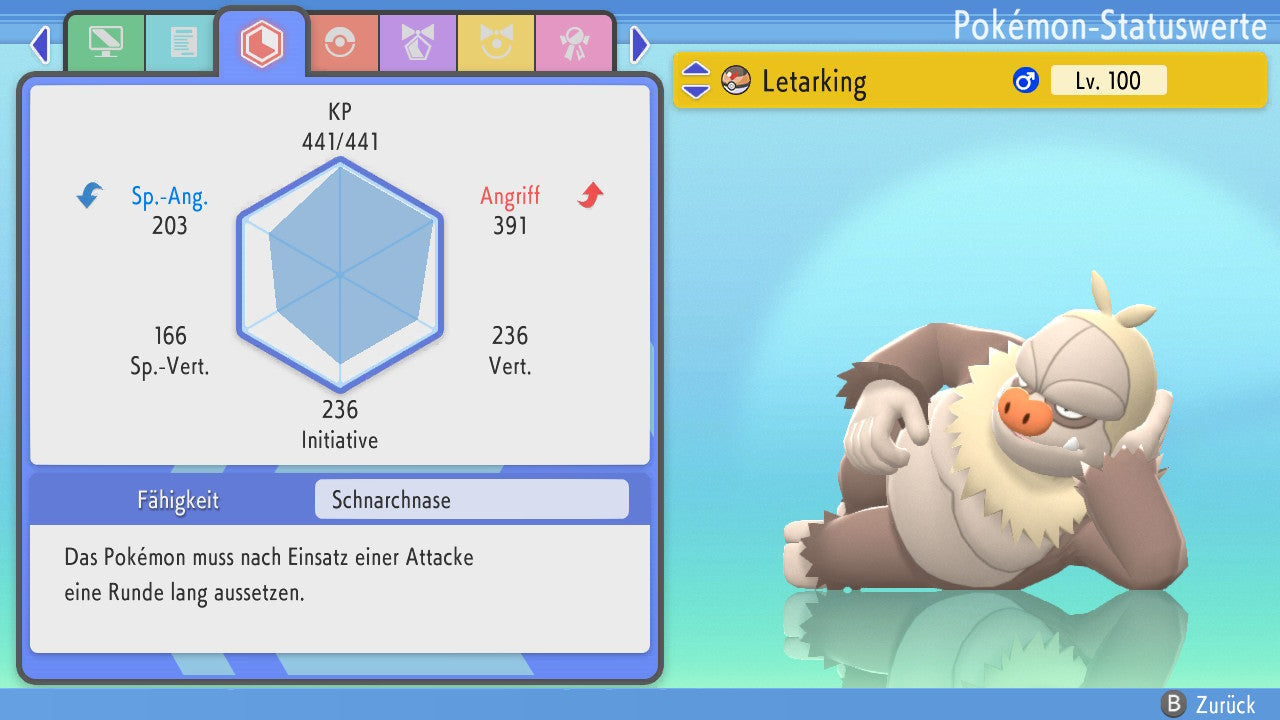
Task: Select the Schnarchnase ability field
Action: point(471,499)
